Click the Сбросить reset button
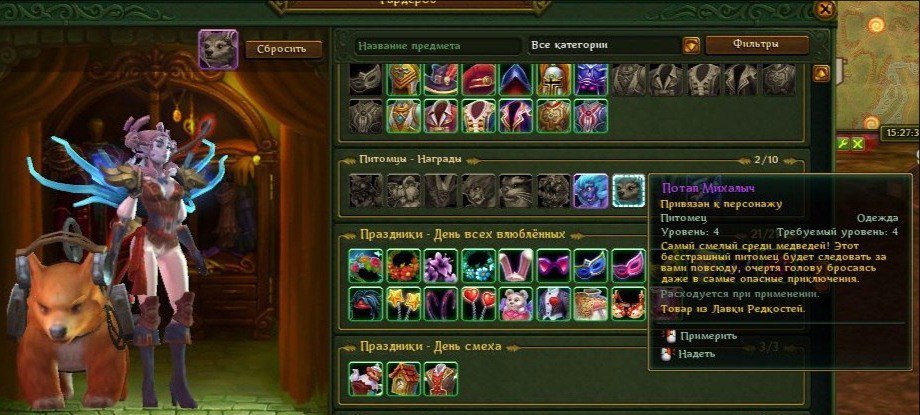 [x=283, y=49]
